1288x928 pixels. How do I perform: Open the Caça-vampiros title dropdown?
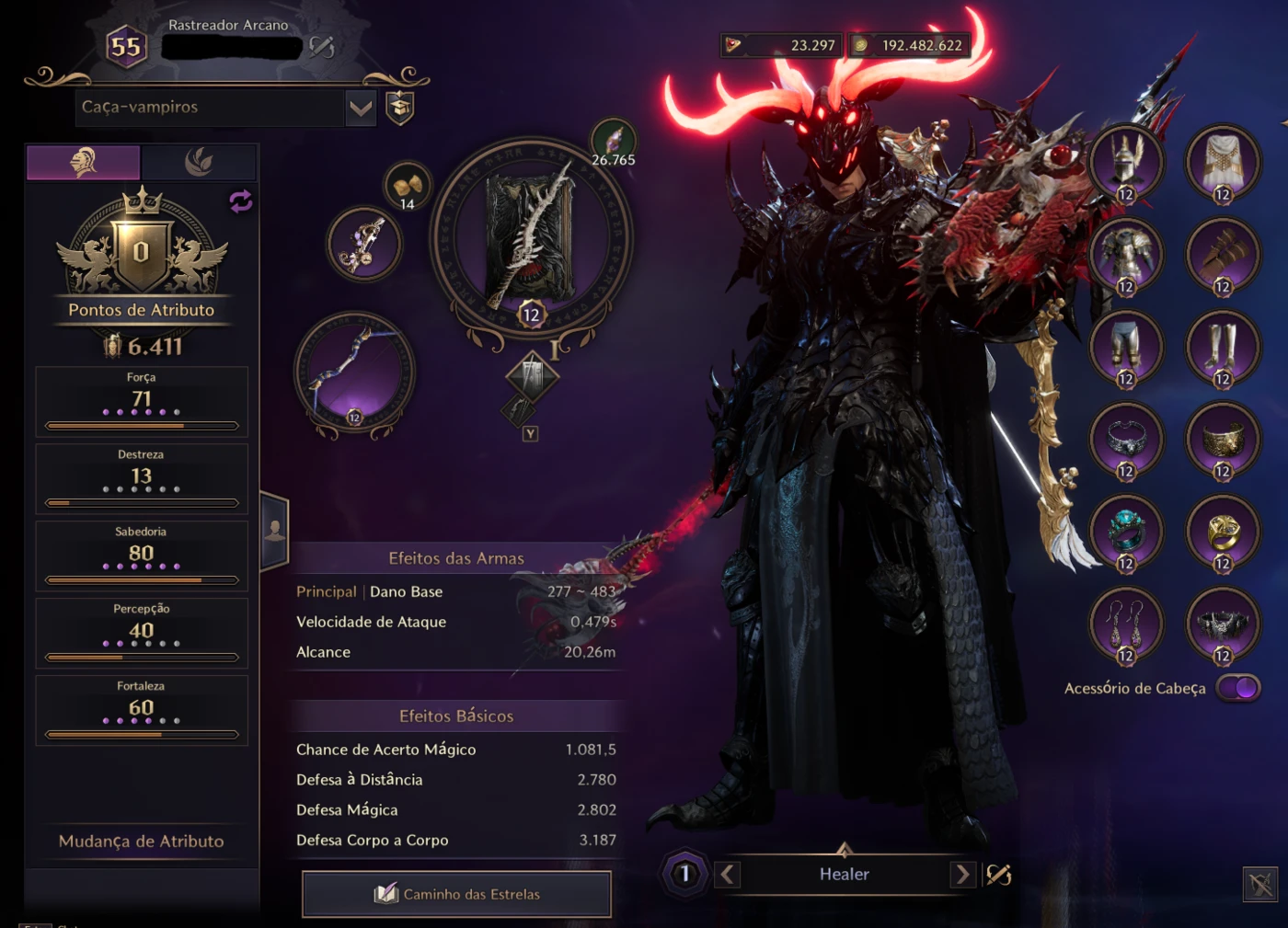pyautogui.click(x=361, y=109)
